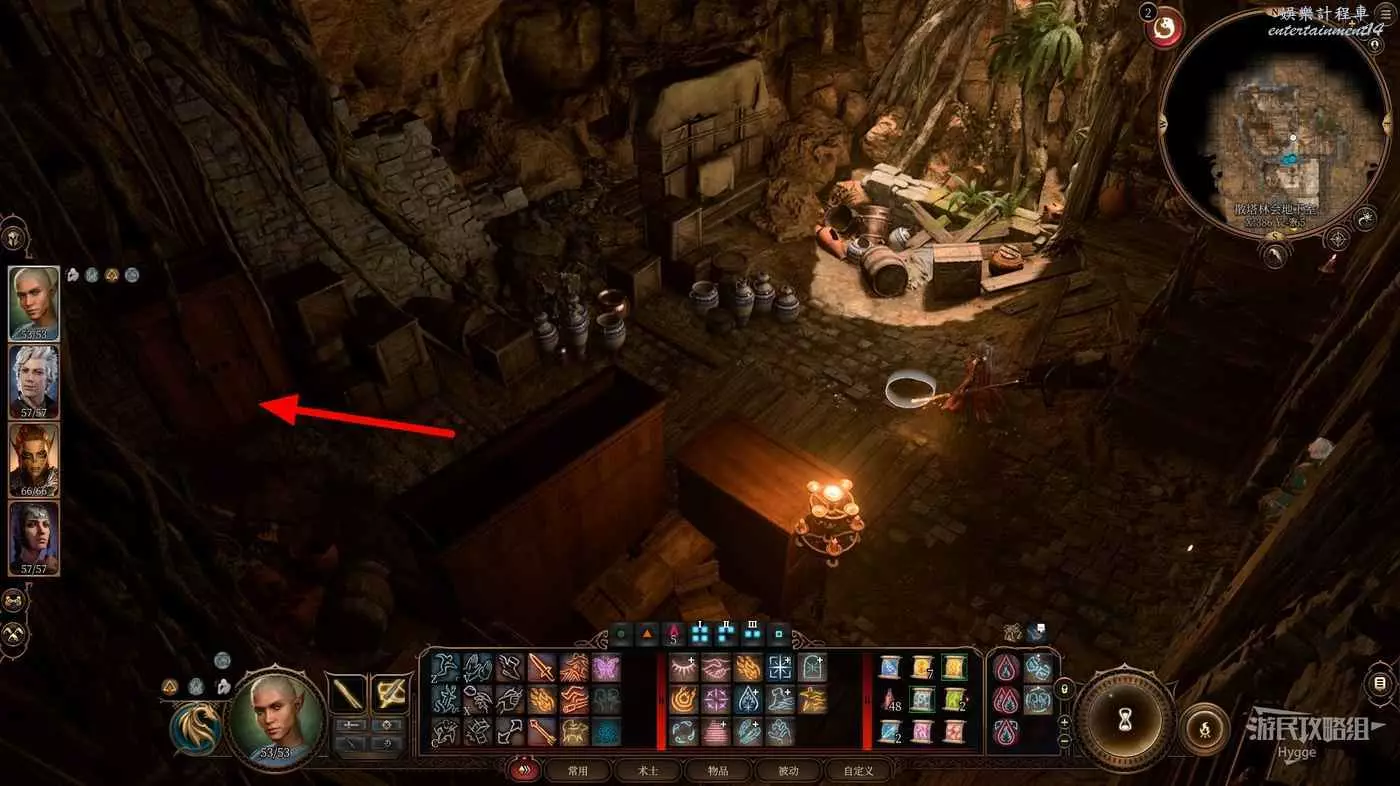Open the combat log list button
The height and width of the screenshot is (786, 1400).
click(x=1380, y=684)
